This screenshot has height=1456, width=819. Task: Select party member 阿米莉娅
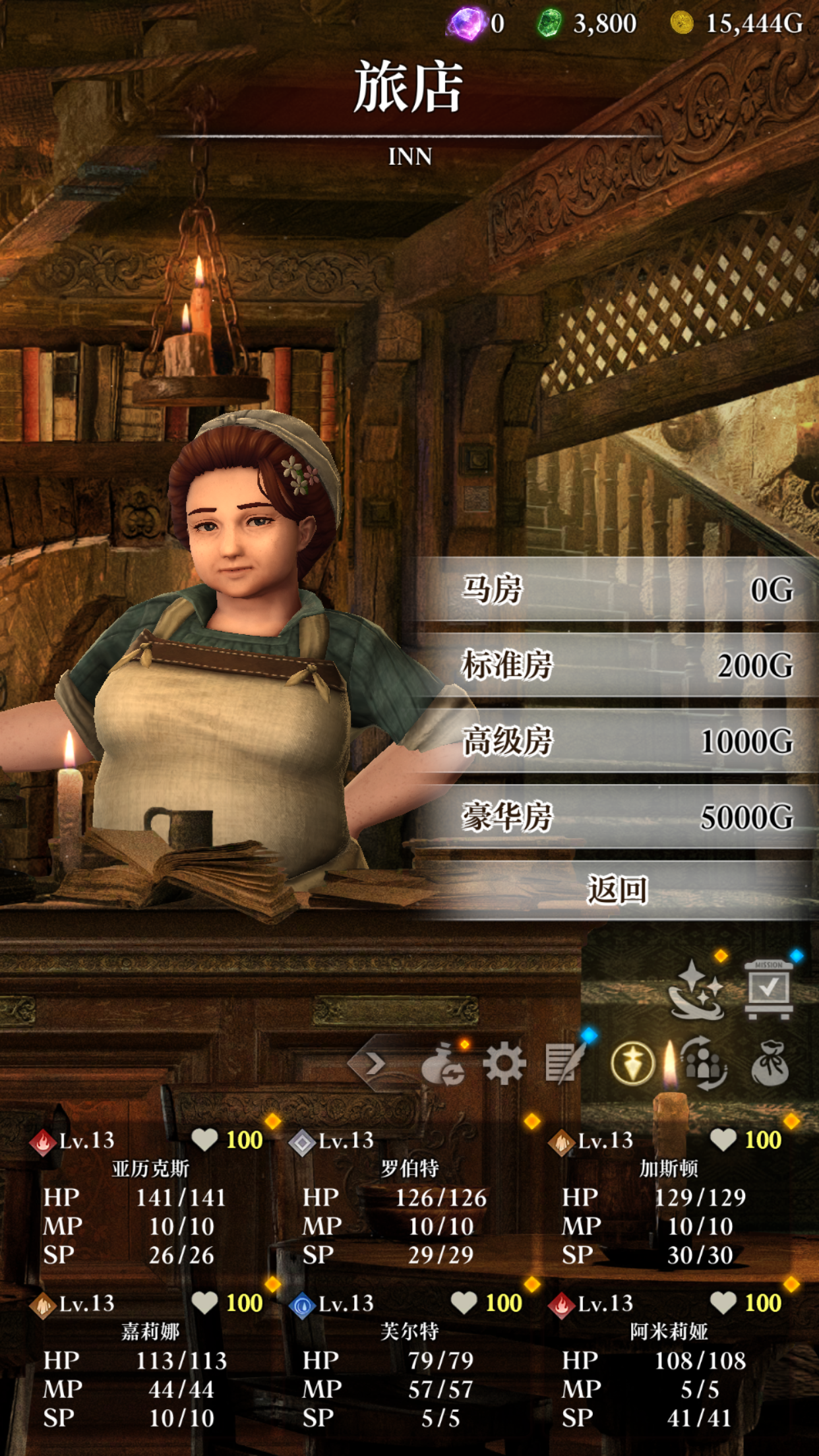click(x=669, y=1360)
